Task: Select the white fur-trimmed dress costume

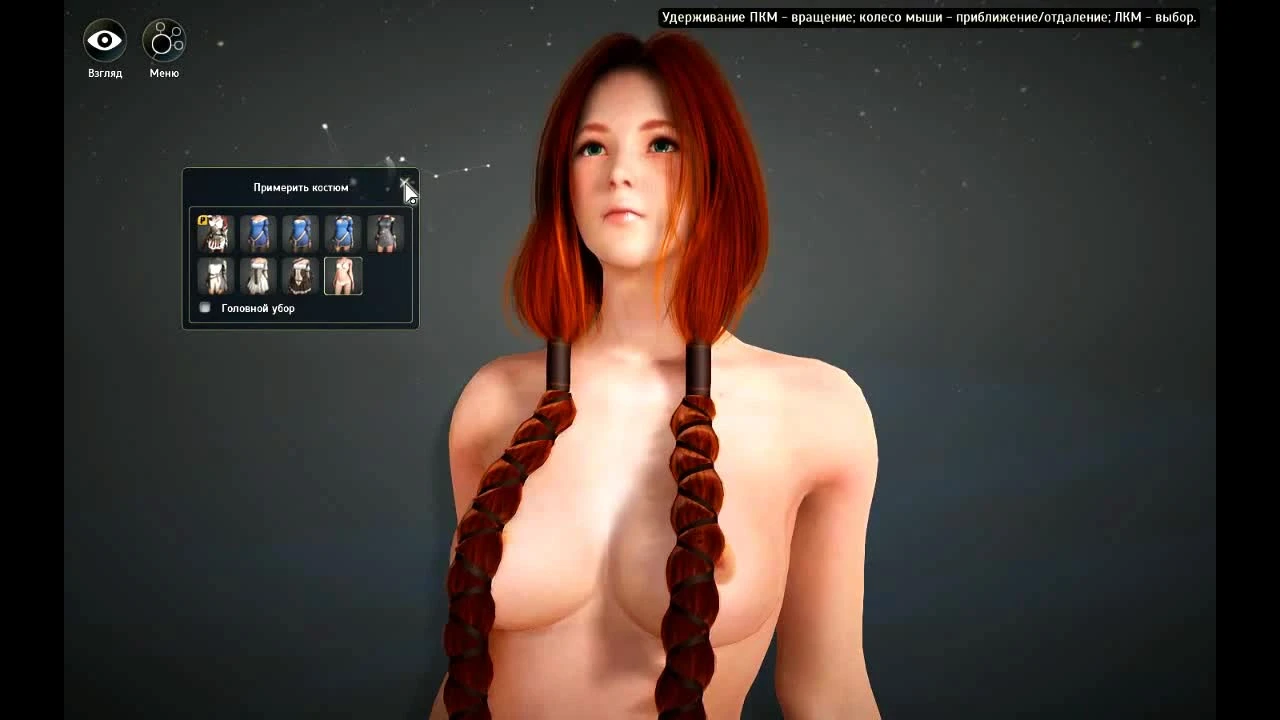Action: click(258, 274)
